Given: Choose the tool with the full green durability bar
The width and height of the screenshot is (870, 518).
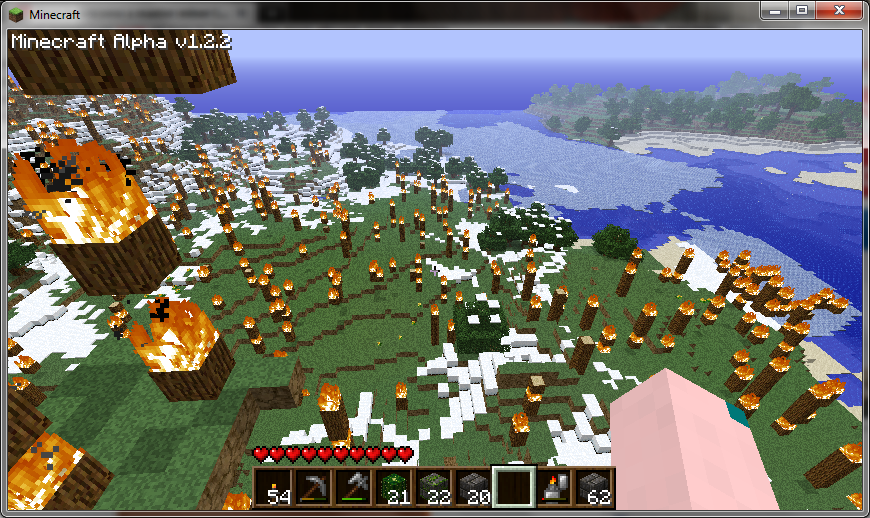Looking at the screenshot, I should tap(353, 487).
